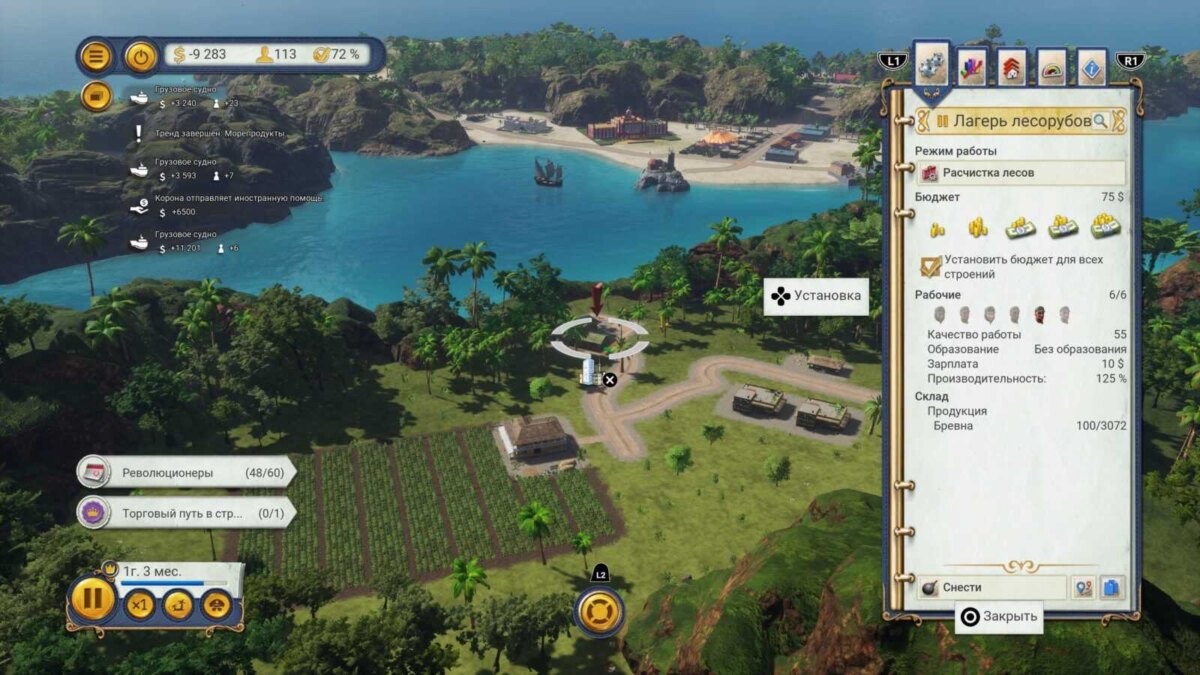Click the blue copy building icon

(x=1112, y=588)
